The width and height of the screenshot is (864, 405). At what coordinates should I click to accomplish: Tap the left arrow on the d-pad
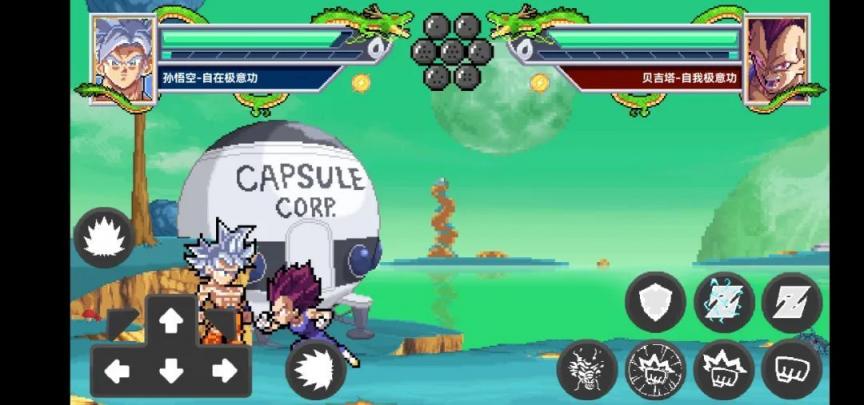(117, 372)
